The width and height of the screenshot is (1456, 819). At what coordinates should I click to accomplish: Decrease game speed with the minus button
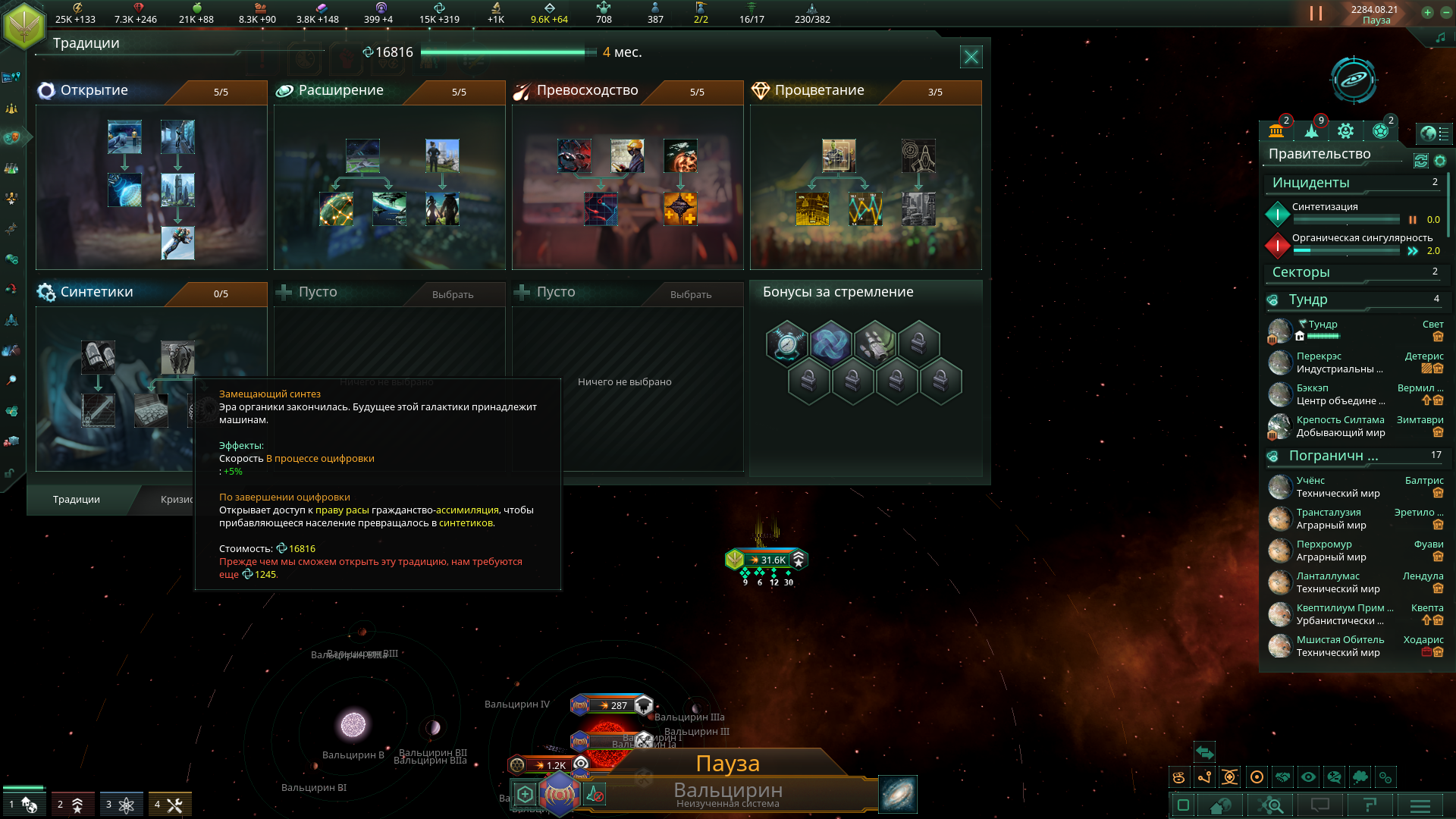[1444, 12]
